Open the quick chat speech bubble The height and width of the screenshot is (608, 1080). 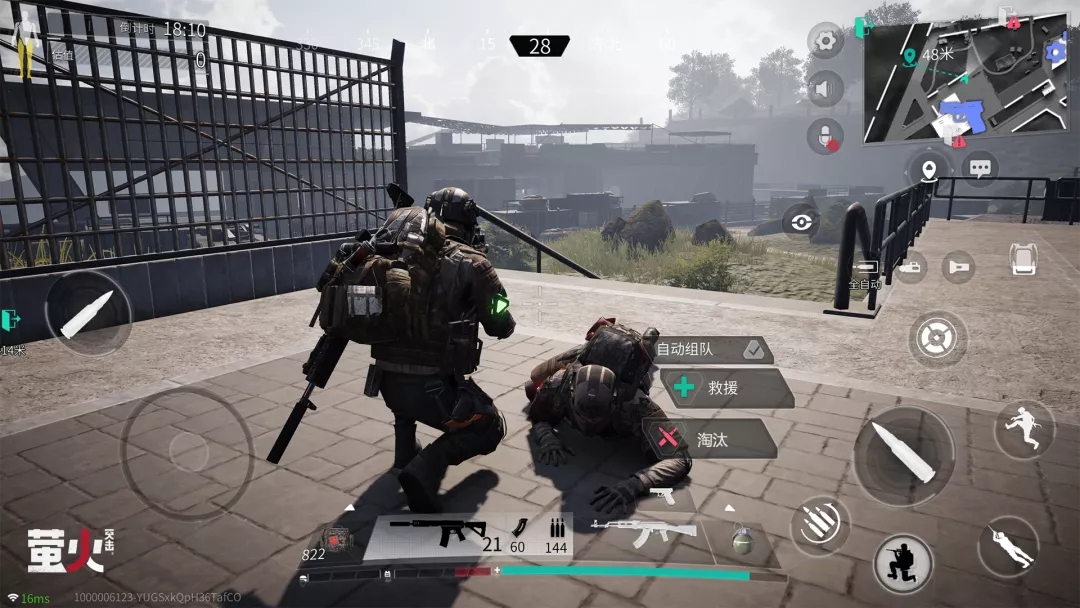click(980, 168)
